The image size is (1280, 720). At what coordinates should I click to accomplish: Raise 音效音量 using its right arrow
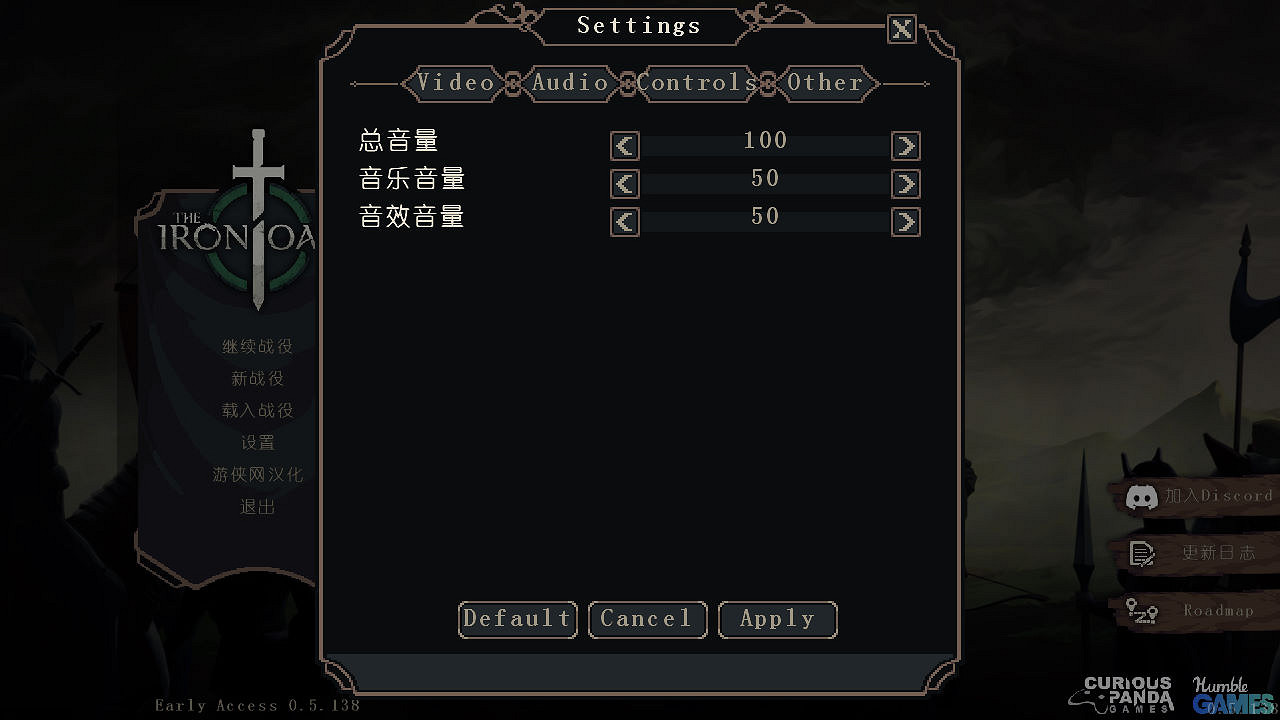[x=905, y=221]
